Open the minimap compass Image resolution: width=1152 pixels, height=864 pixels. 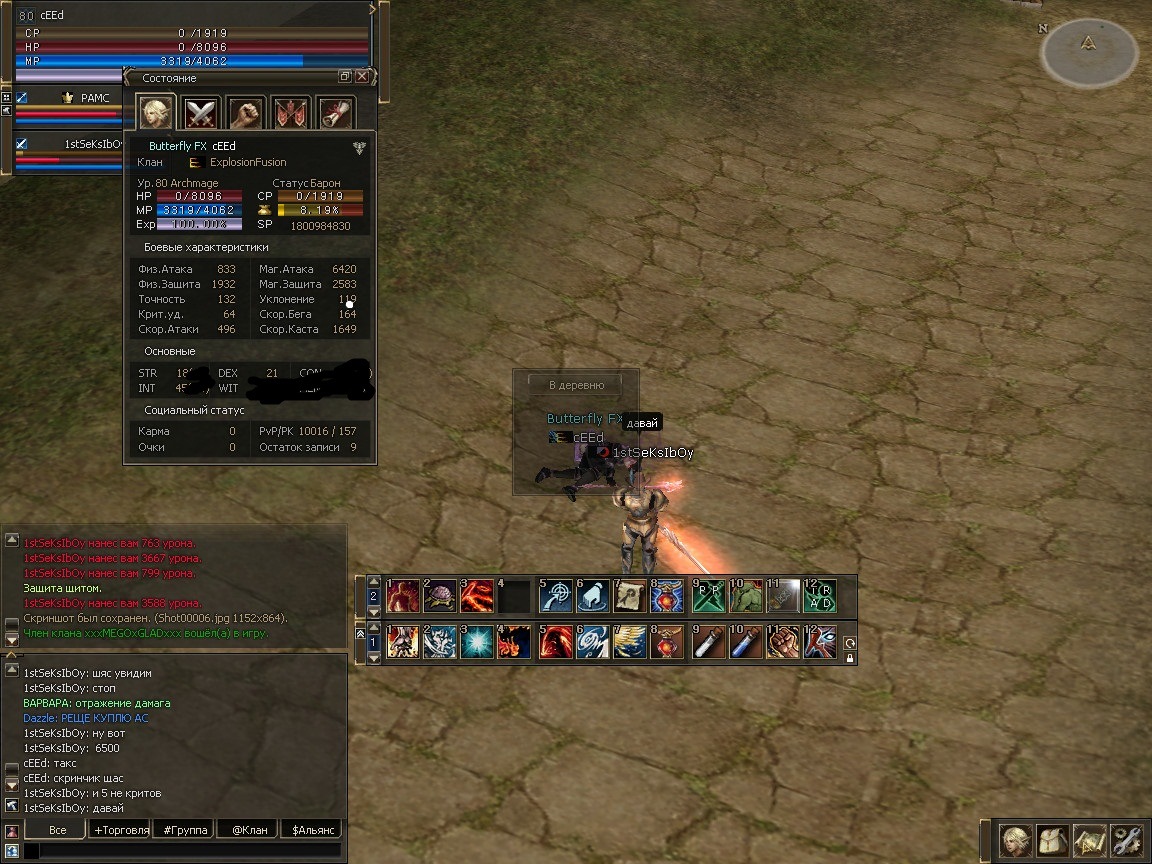[1089, 50]
